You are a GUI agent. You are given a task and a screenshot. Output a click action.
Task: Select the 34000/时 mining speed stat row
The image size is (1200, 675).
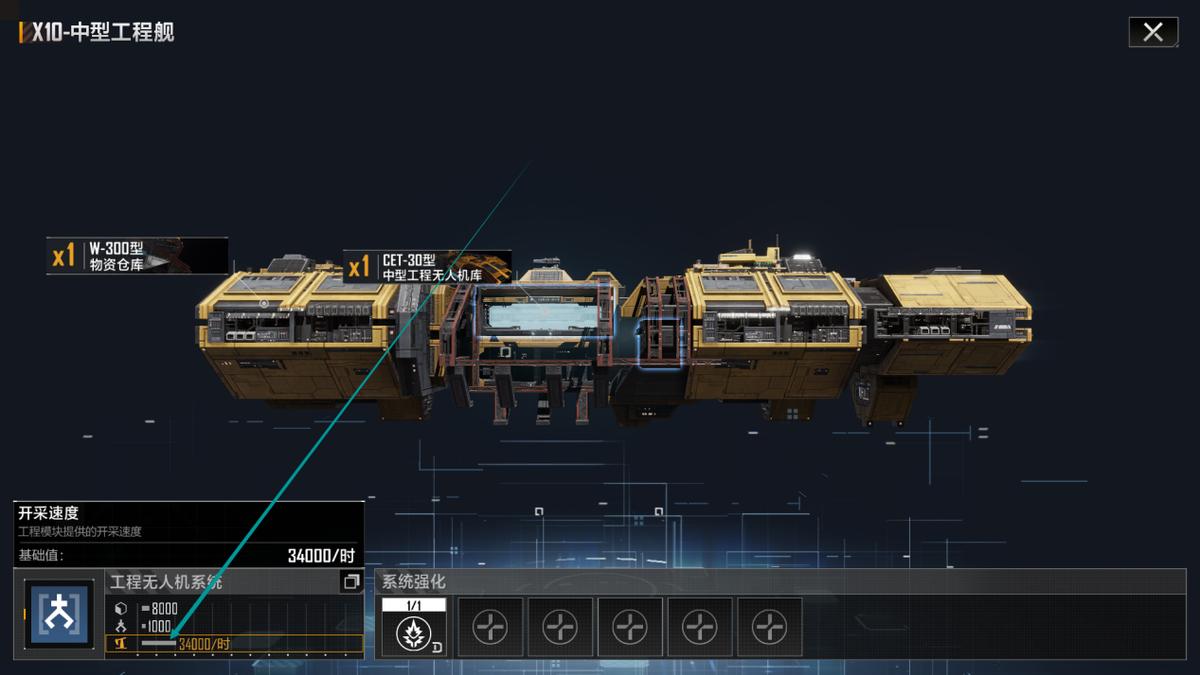click(234, 643)
